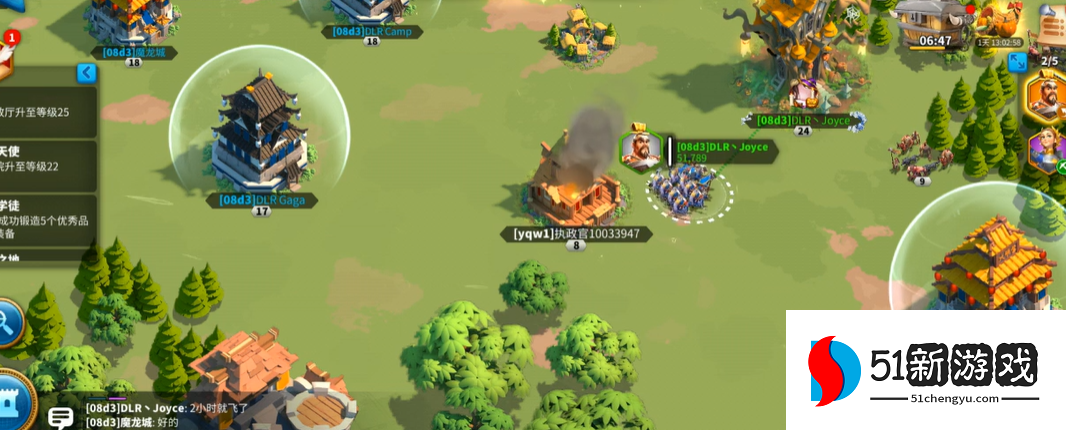Screen dimensions: 1066x430
Task: Select the bearded commander march portrait
Action: point(1047,99)
